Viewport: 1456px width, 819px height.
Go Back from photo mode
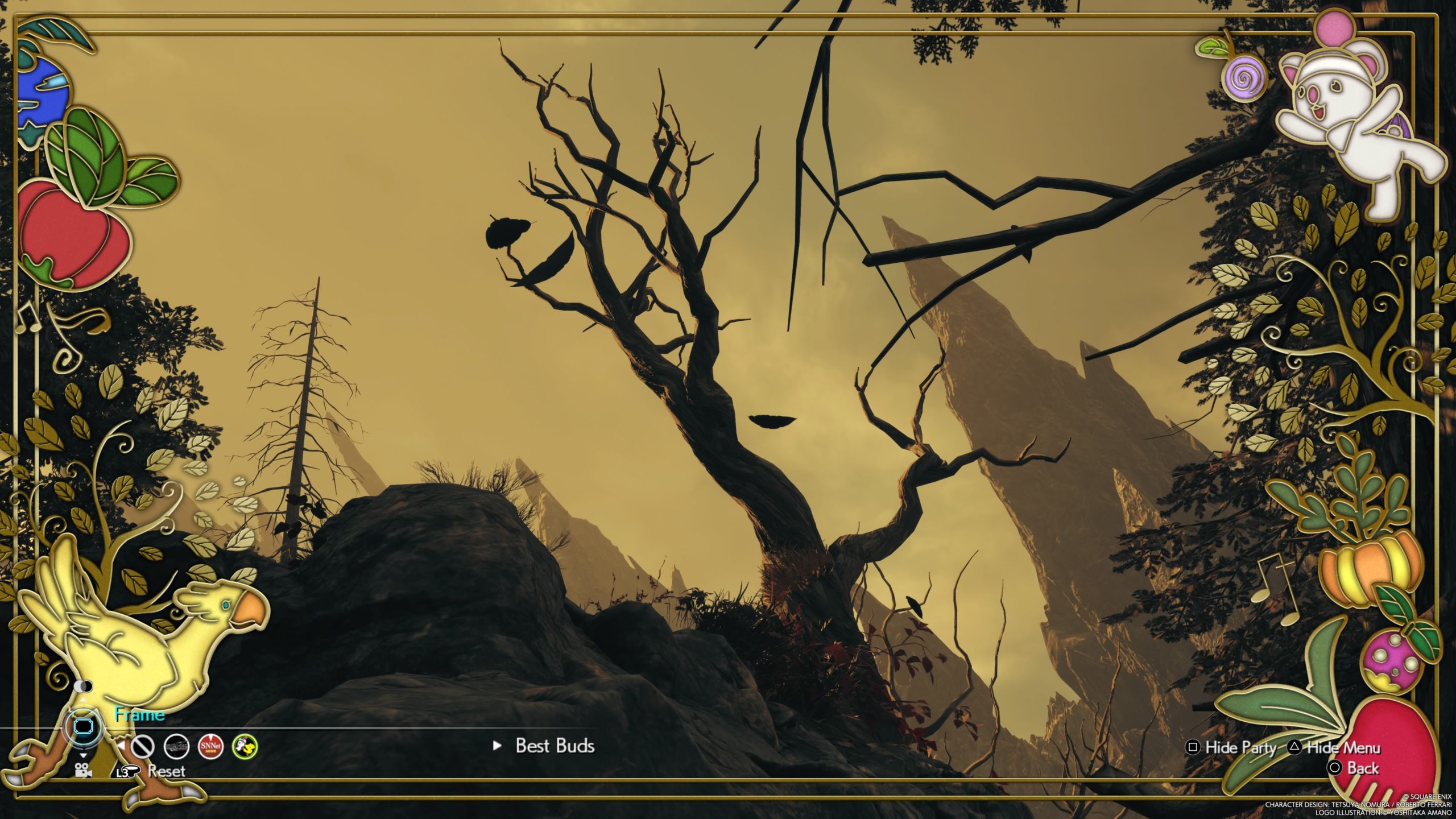(1362, 768)
